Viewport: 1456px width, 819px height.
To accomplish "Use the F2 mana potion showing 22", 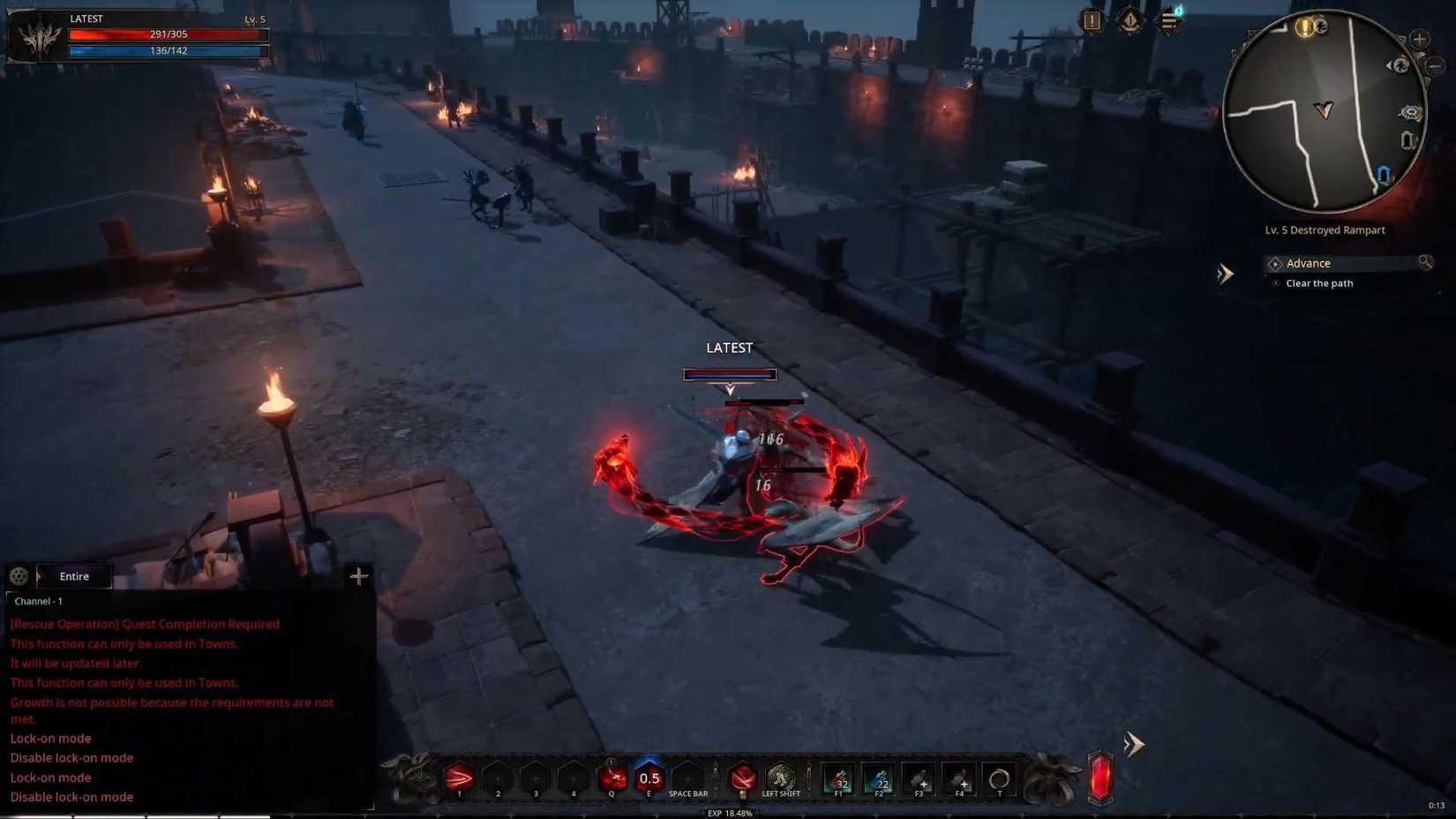I will (880, 781).
